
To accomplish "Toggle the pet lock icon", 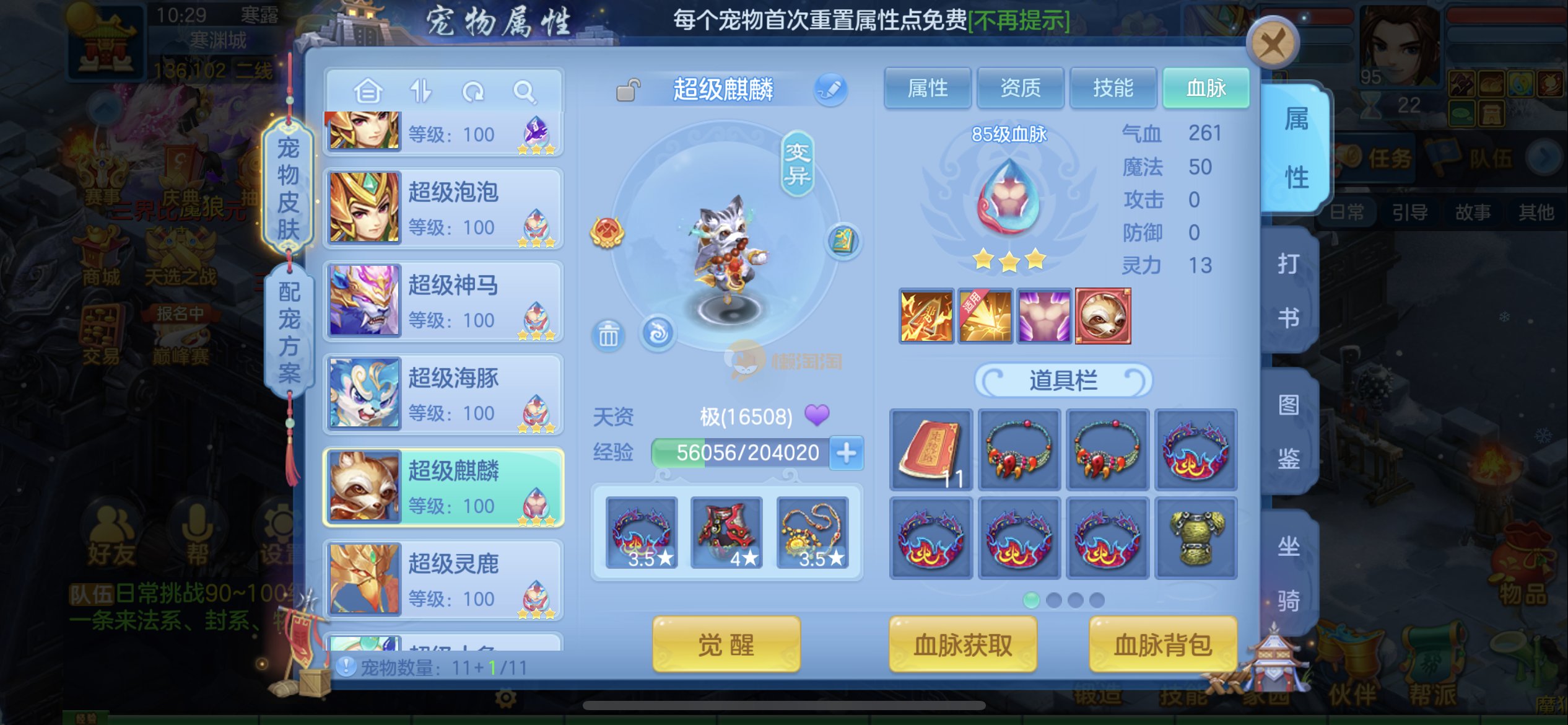I will tap(628, 90).
